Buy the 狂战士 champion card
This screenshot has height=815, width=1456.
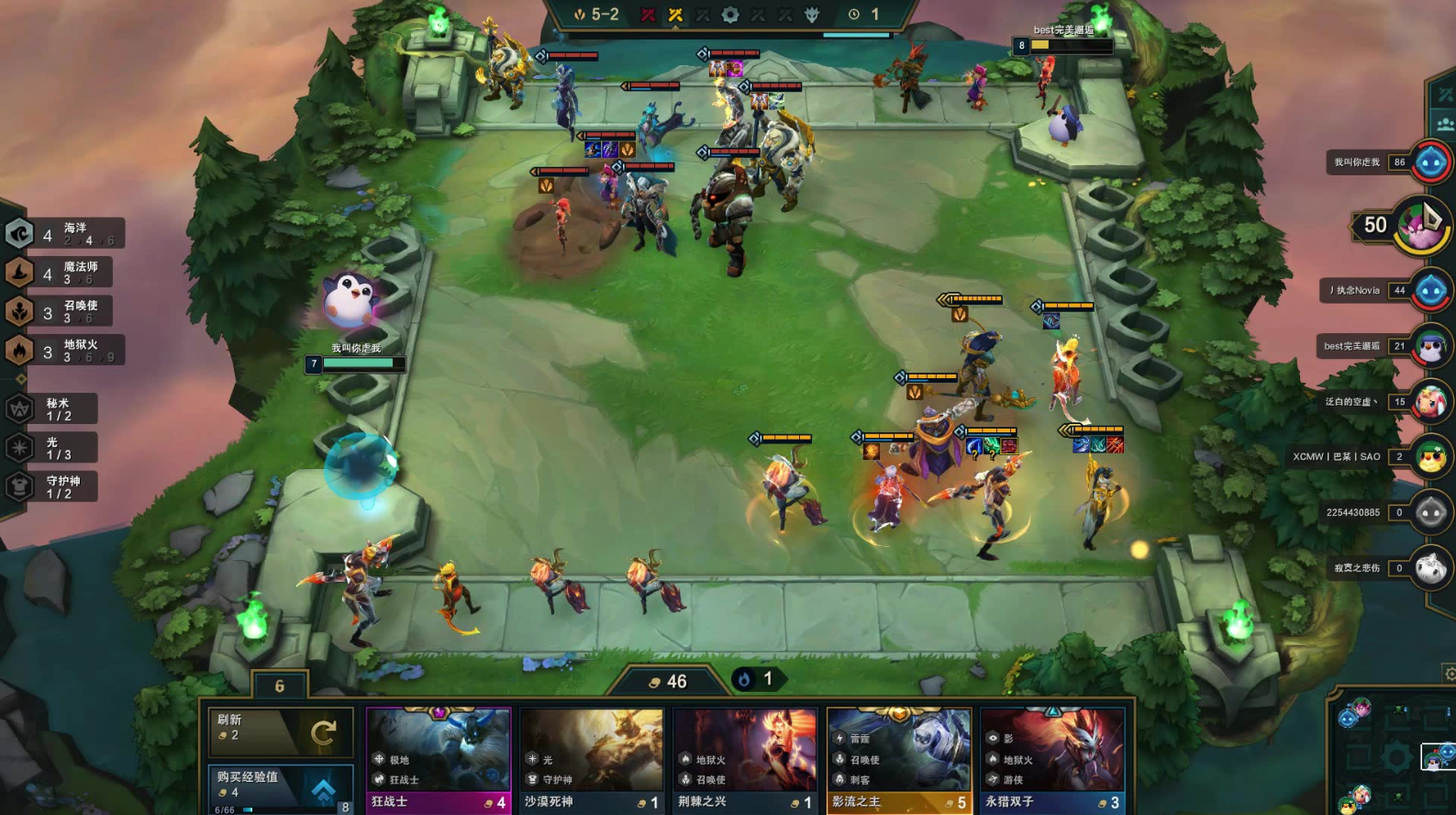click(439, 761)
